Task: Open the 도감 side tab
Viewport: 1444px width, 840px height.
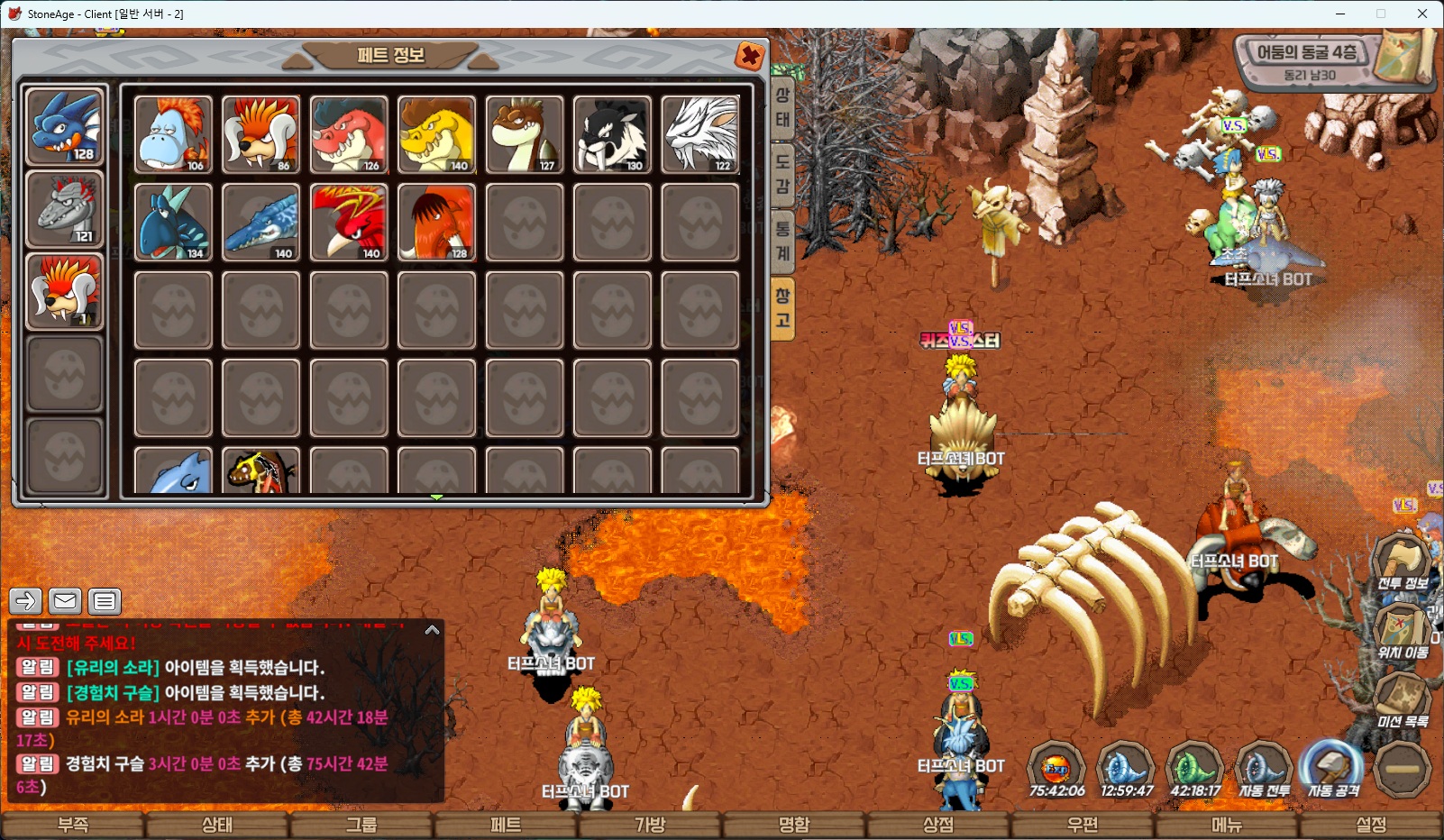Action: point(782,174)
